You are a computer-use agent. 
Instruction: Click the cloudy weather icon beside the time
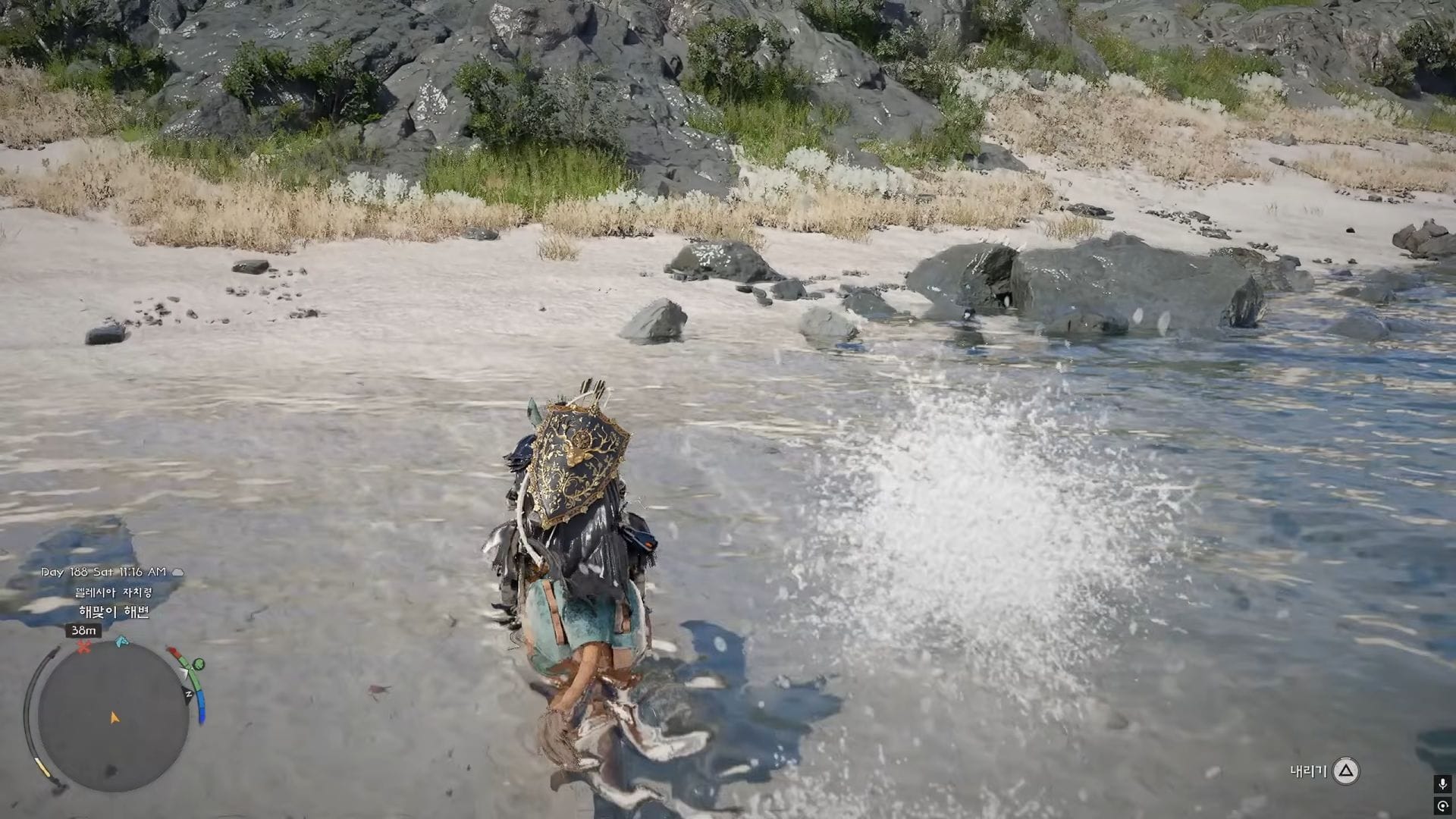pos(177,572)
